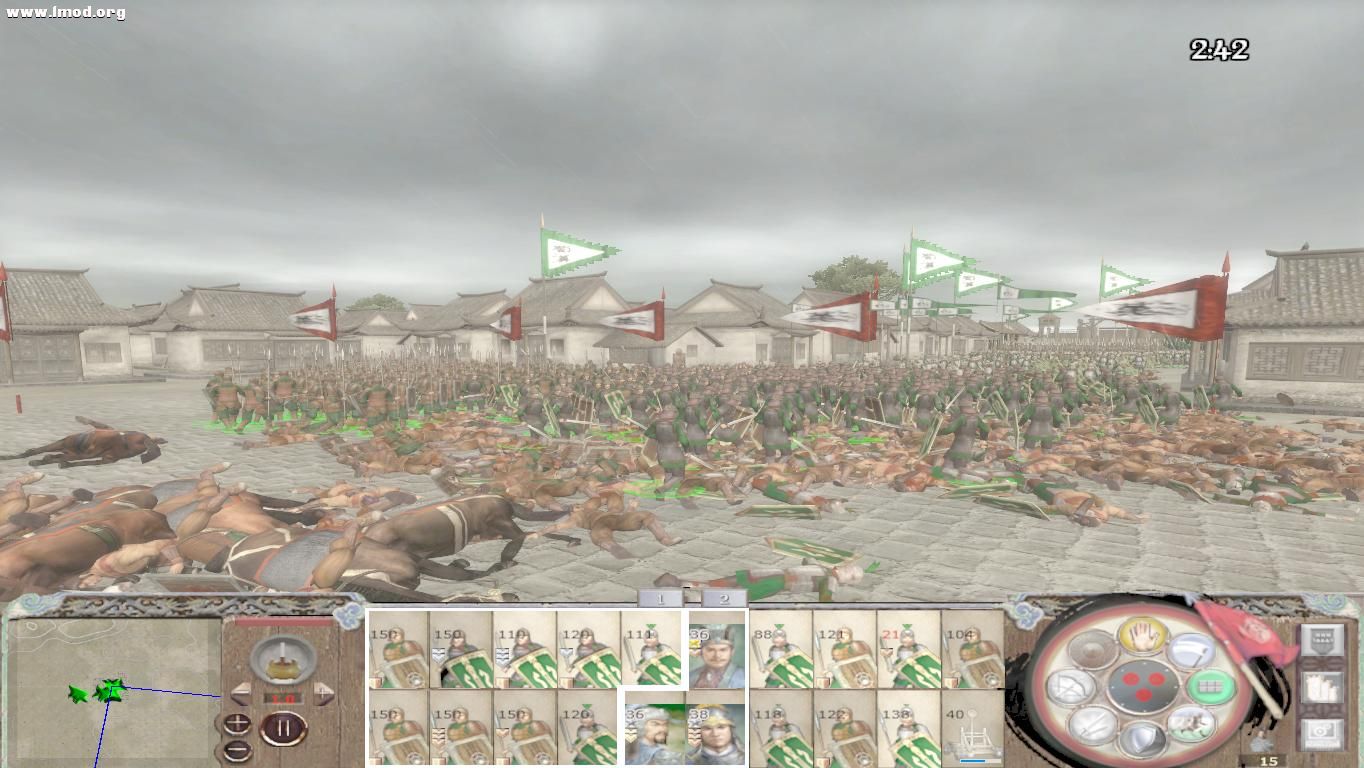Activate the green group formation icon
Viewport: 1364px width, 768px height.
coord(1212,687)
